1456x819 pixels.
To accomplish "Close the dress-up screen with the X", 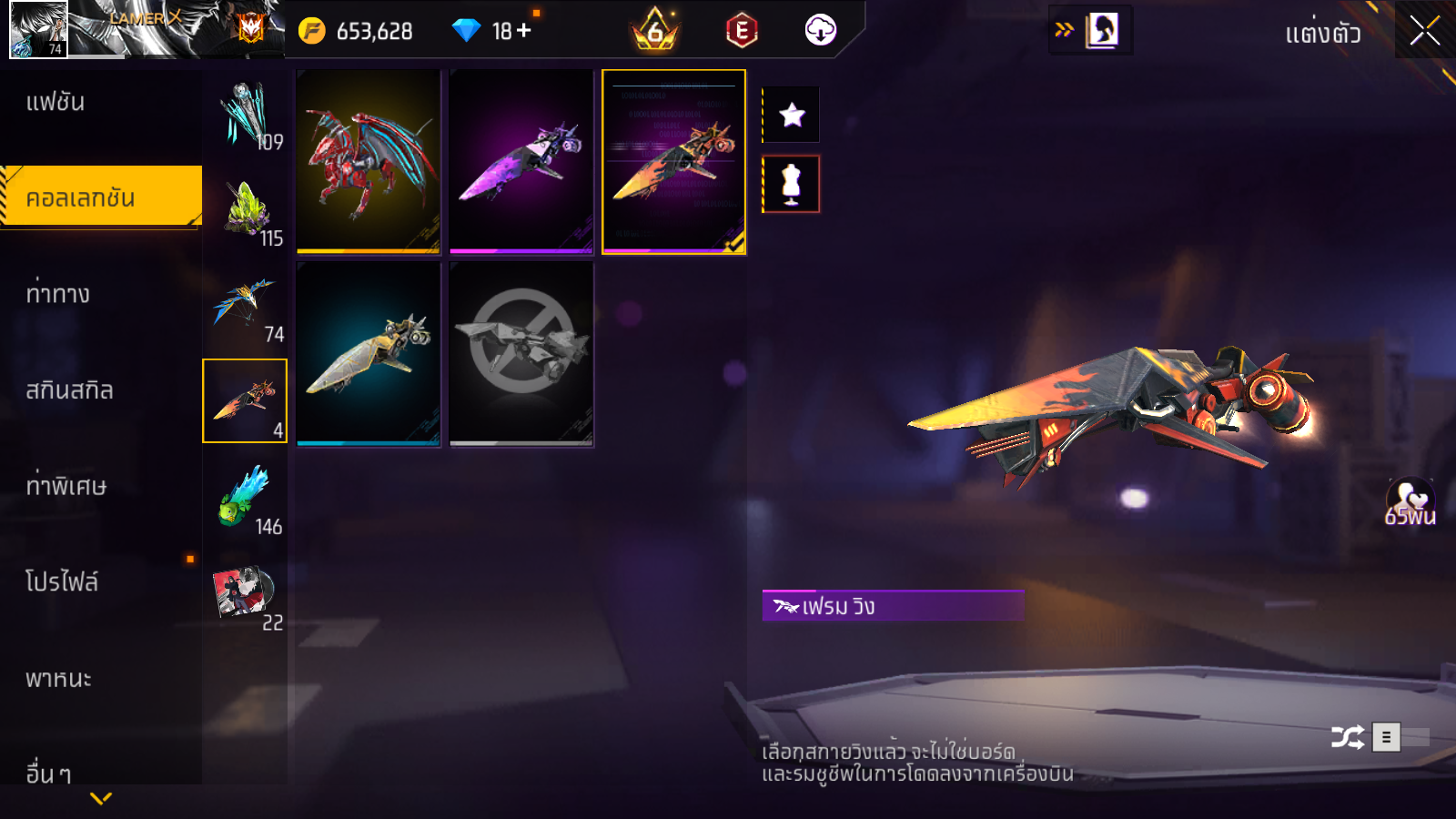I will coord(1424,31).
